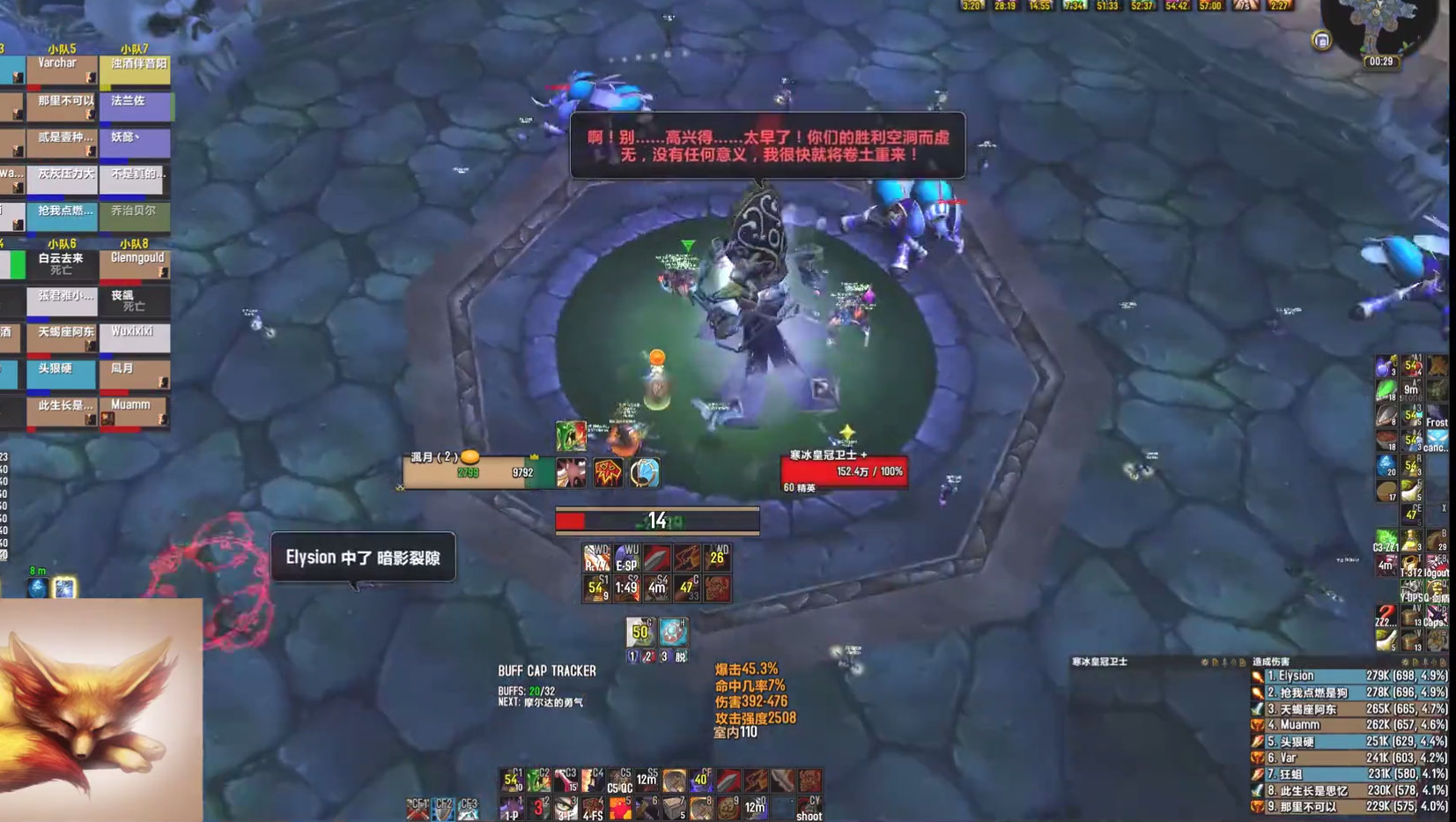1456x822 pixels.
Task: Click the sword ability icon beside E-SP tracker
Action: pos(657,557)
